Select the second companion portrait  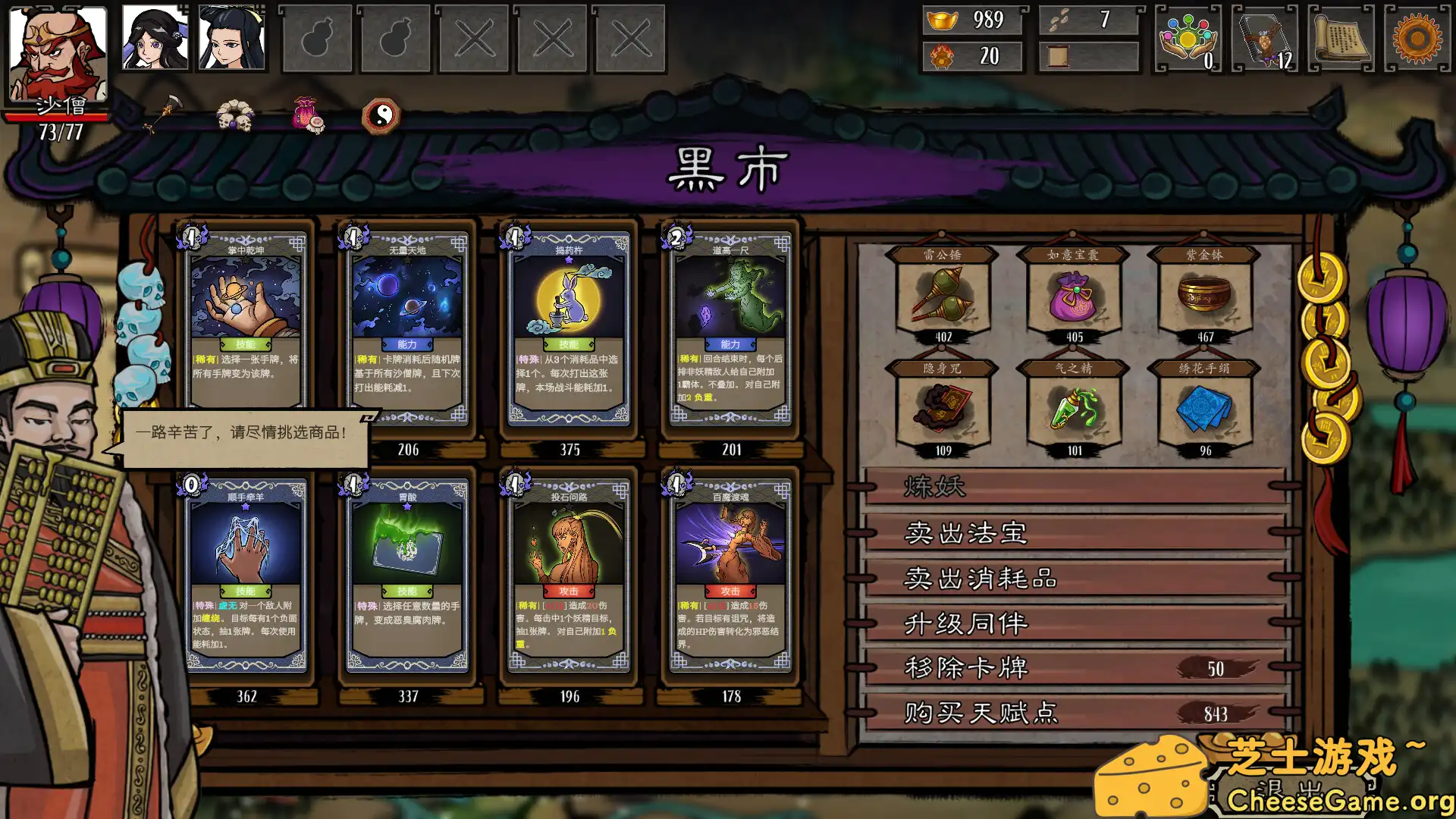coord(153,38)
